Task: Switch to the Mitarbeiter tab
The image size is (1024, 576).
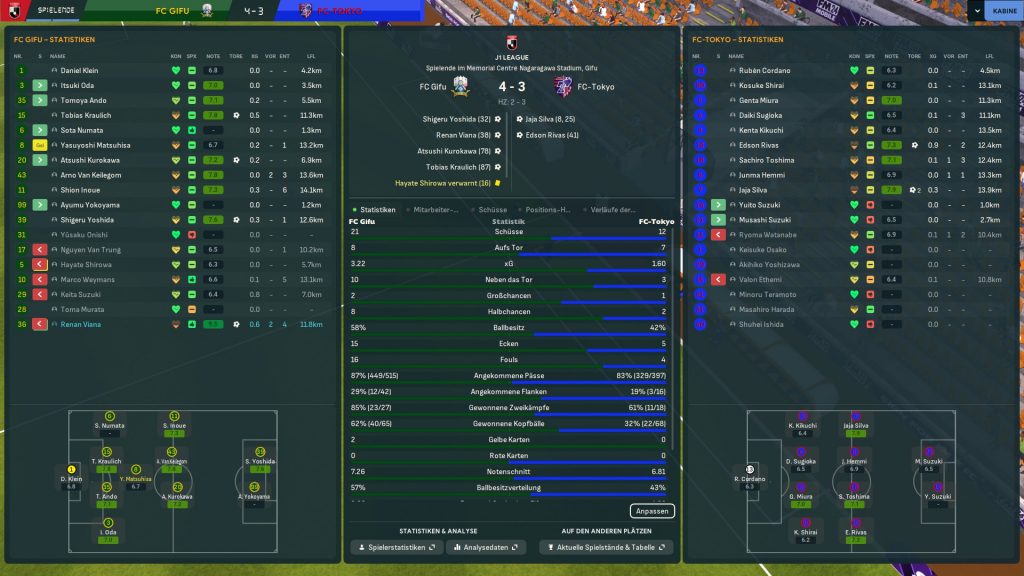Action: [x=435, y=210]
